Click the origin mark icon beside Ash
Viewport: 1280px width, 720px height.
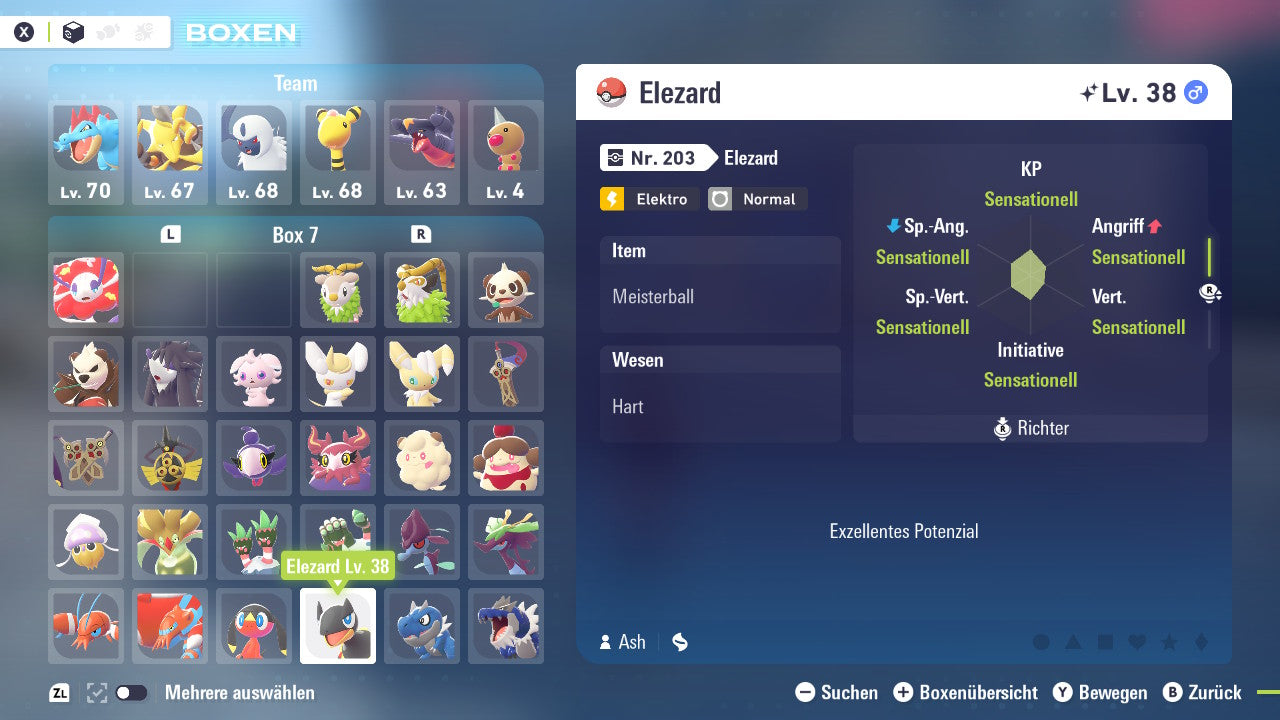679,642
